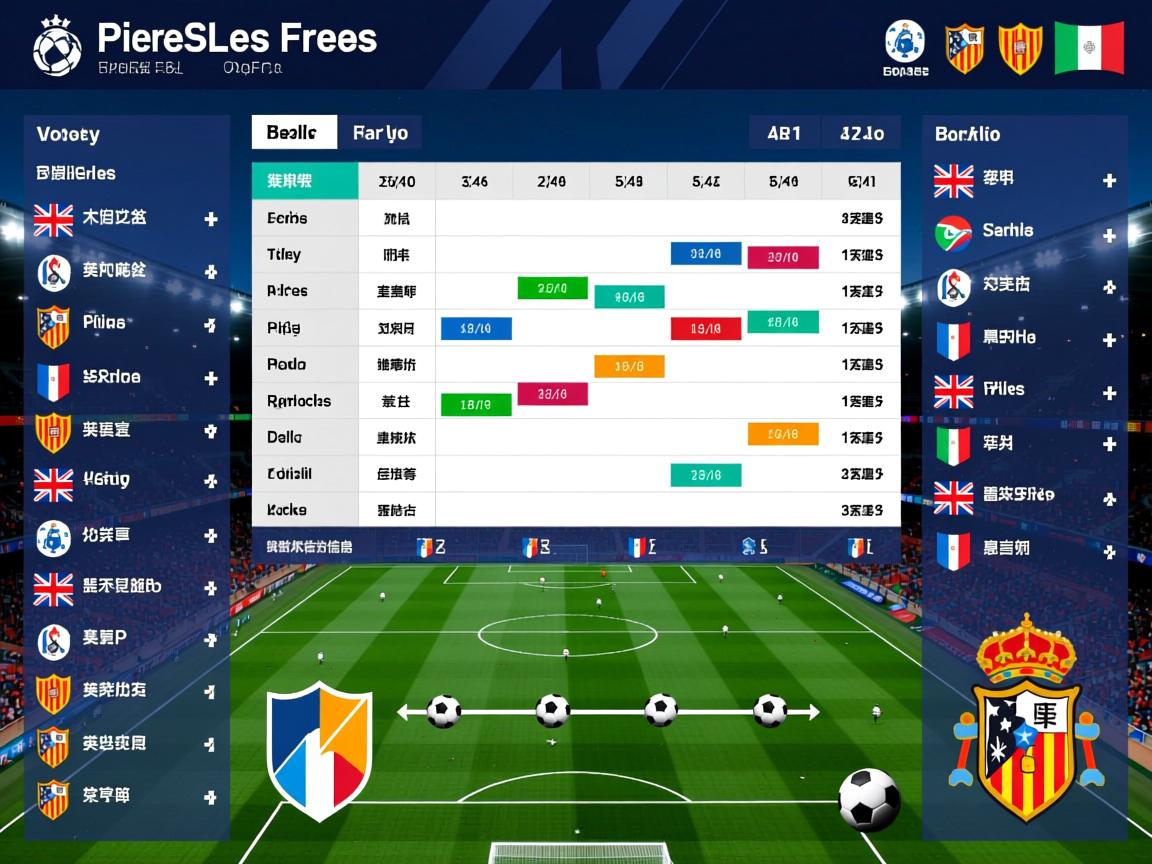
Task: Click the right arrow of the ball slider
Action: point(813,712)
